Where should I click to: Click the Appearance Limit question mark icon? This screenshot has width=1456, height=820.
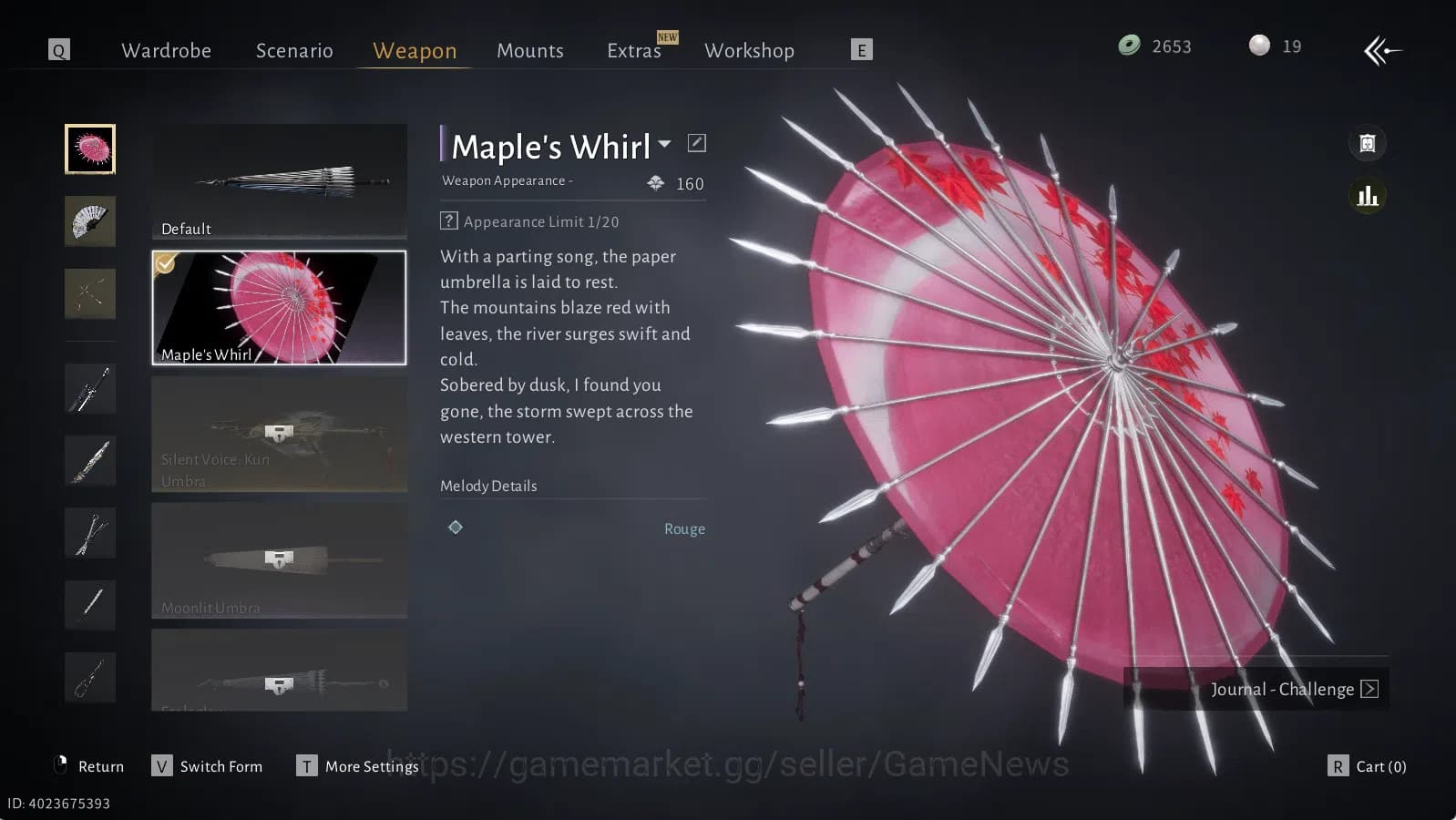click(448, 220)
